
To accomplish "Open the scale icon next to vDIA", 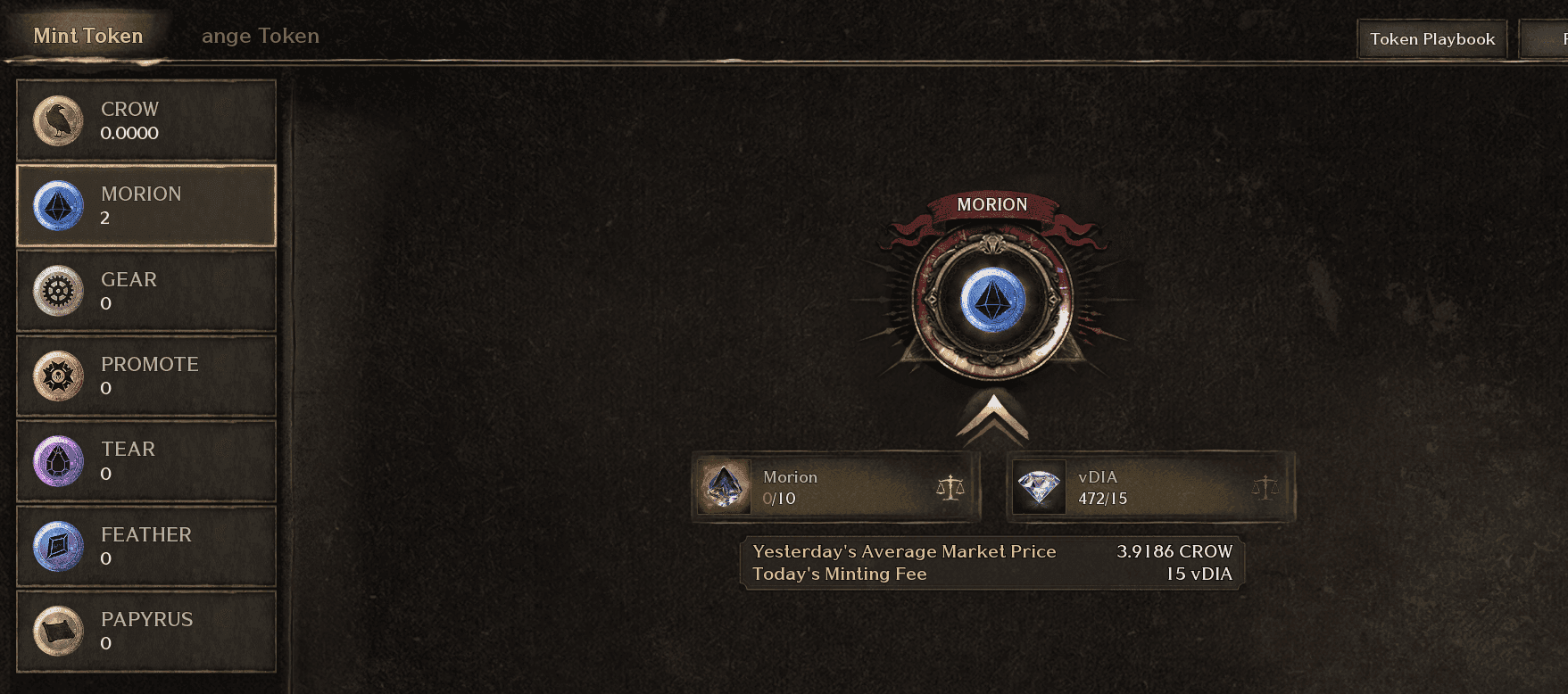I will coord(1266,487).
